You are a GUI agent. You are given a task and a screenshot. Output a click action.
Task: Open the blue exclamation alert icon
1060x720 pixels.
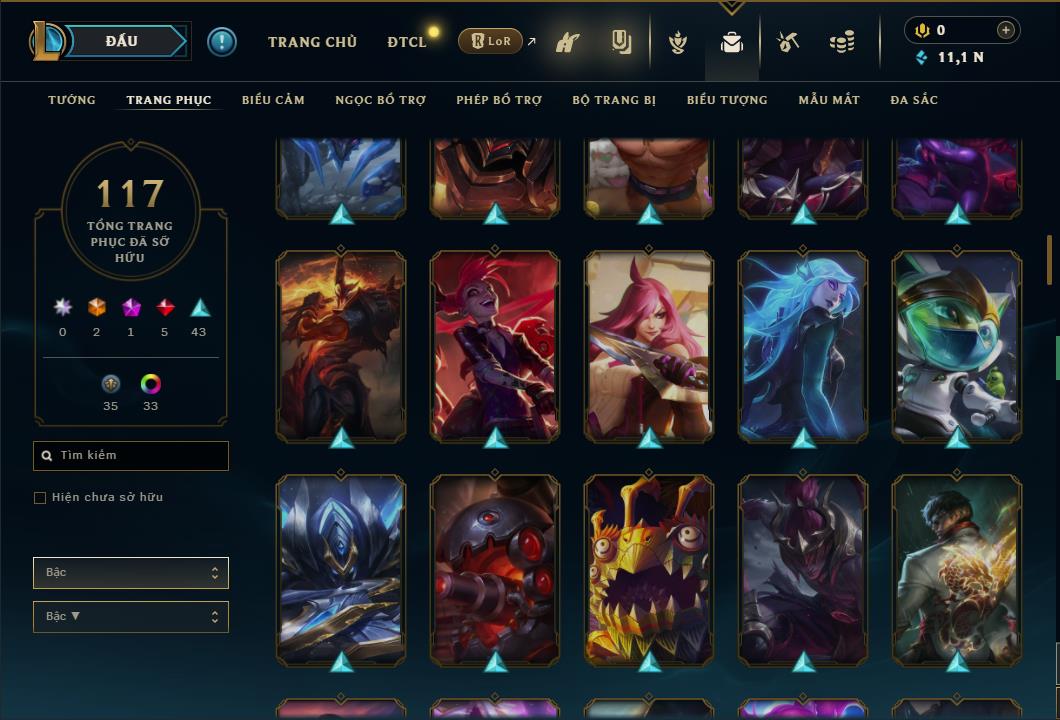pyautogui.click(x=222, y=41)
